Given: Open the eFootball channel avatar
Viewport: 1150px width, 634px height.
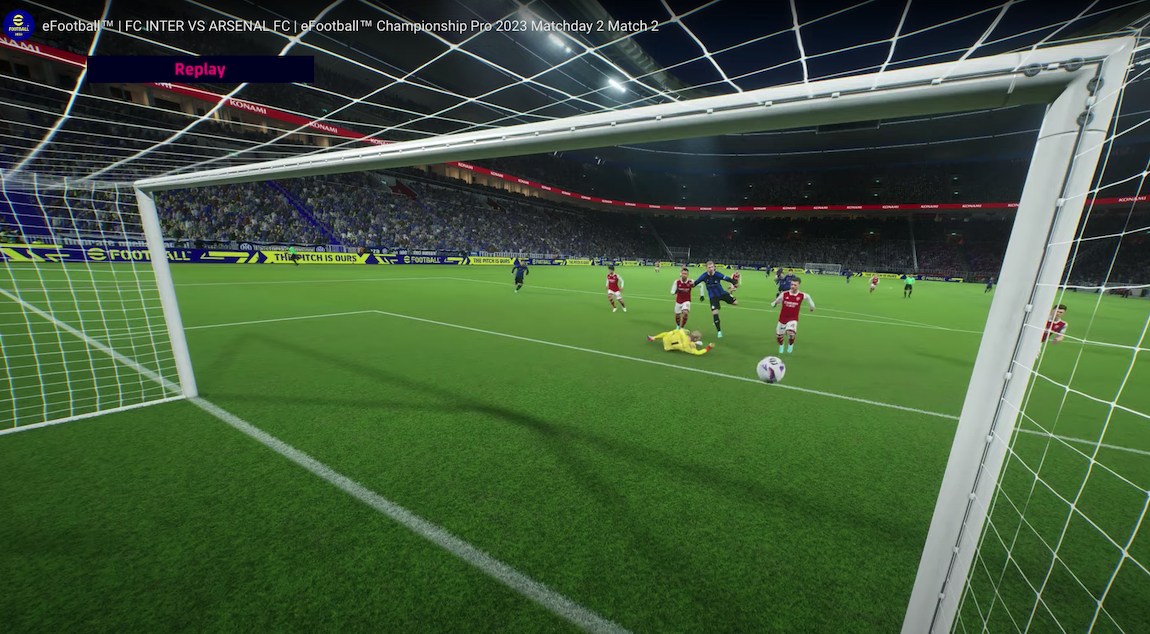Looking at the screenshot, I should coord(19,25).
